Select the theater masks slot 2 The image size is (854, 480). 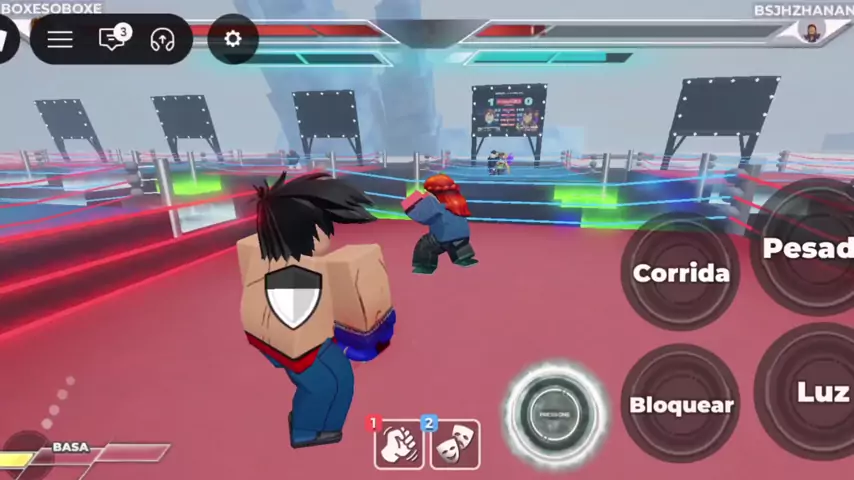tap(455, 444)
